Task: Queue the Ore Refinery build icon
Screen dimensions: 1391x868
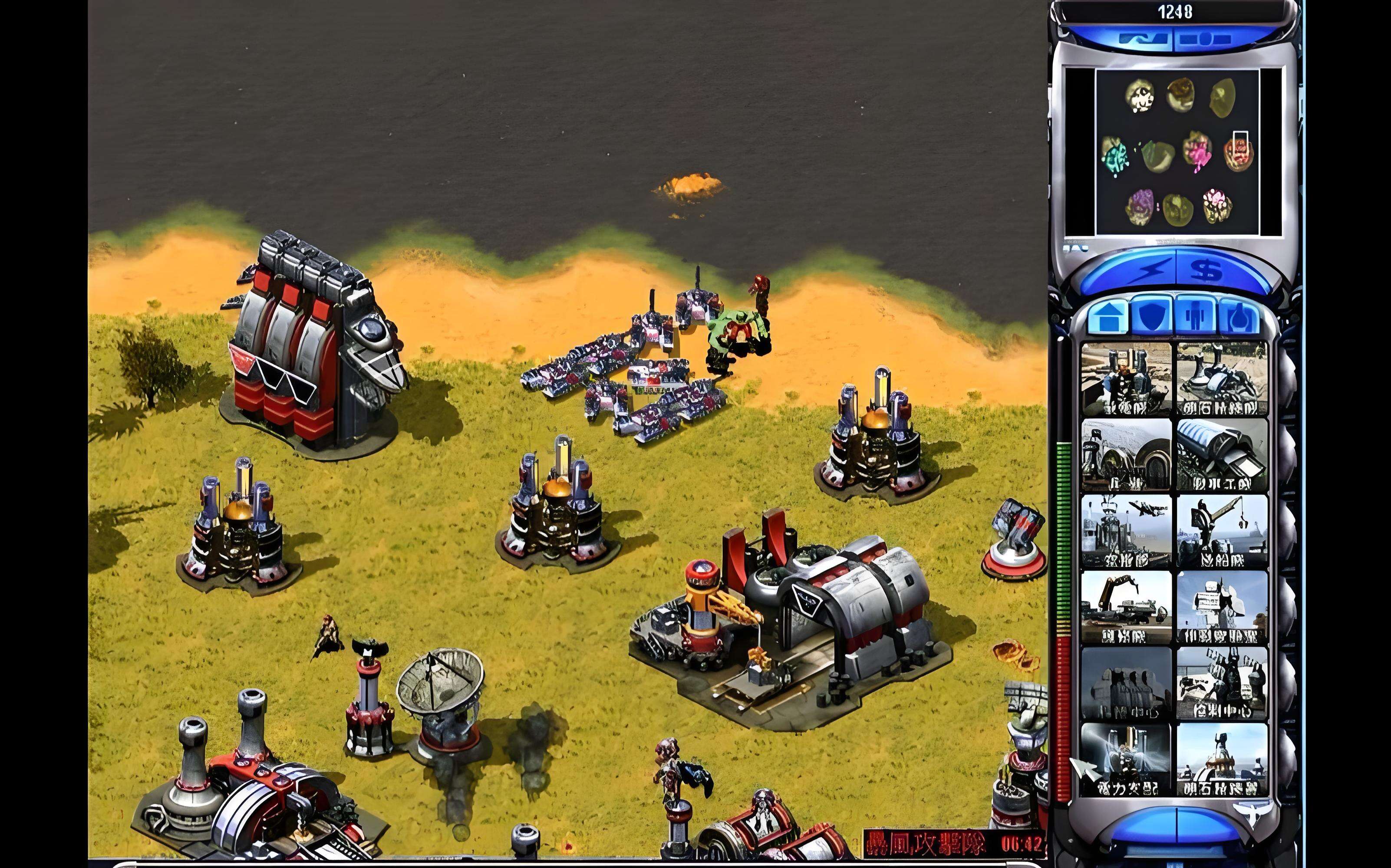Action: (1222, 379)
